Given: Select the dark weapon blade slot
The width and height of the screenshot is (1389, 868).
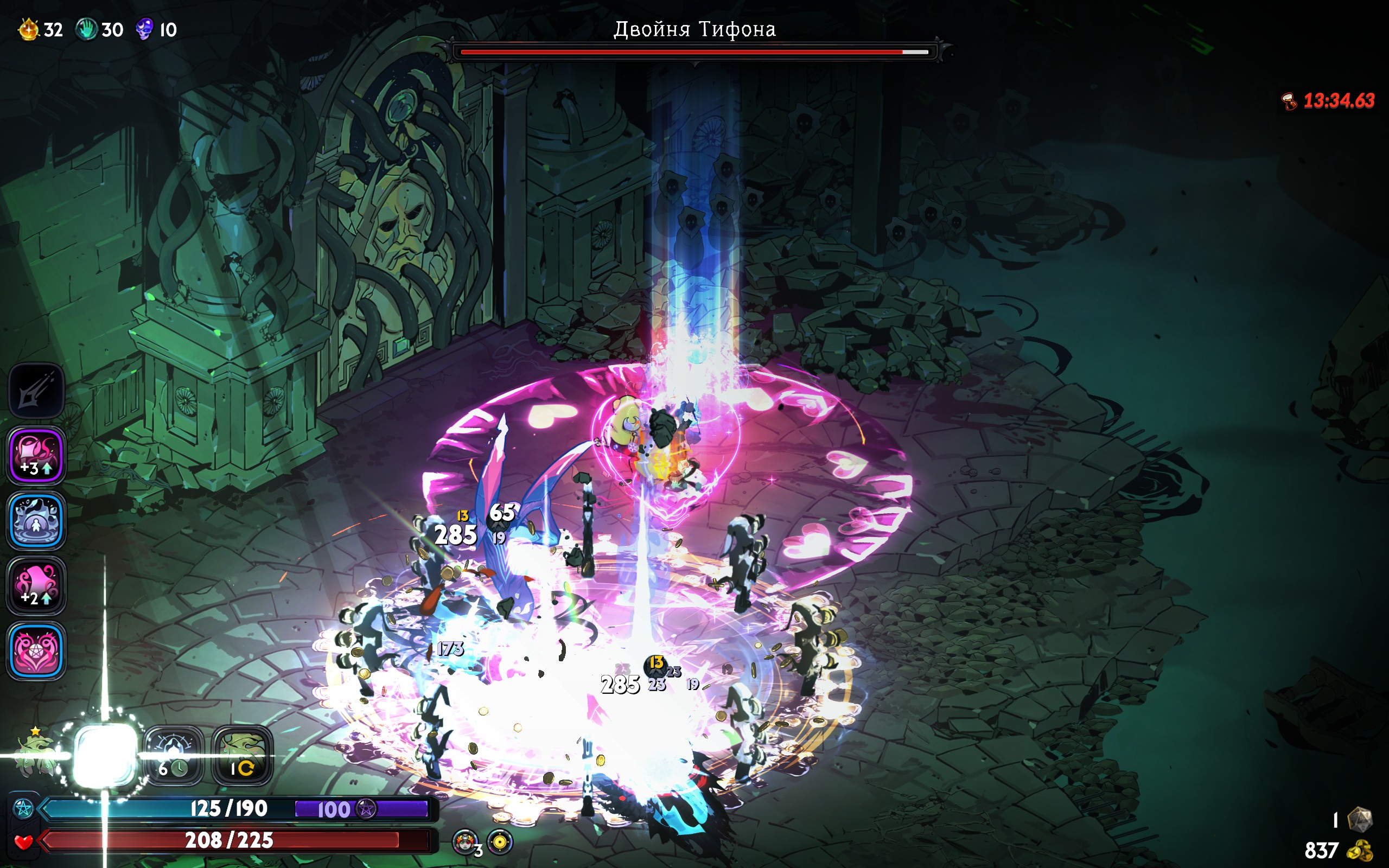Looking at the screenshot, I should click(36, 391).
